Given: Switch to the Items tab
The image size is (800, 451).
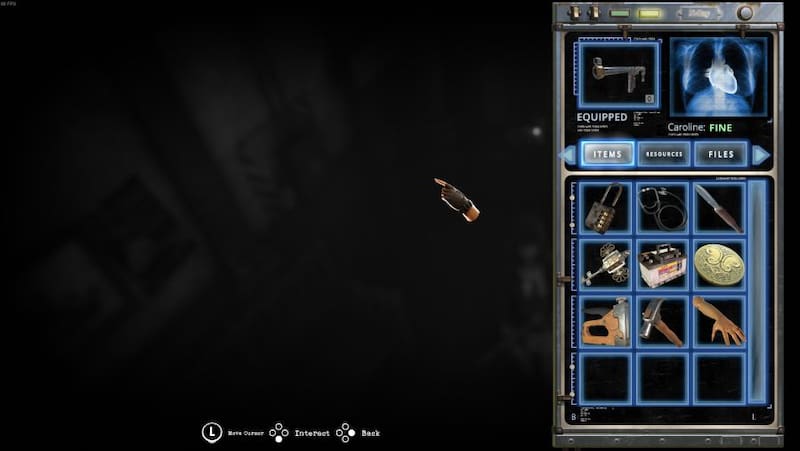Looking at the screenshot, I should click(x=607, y=154).
